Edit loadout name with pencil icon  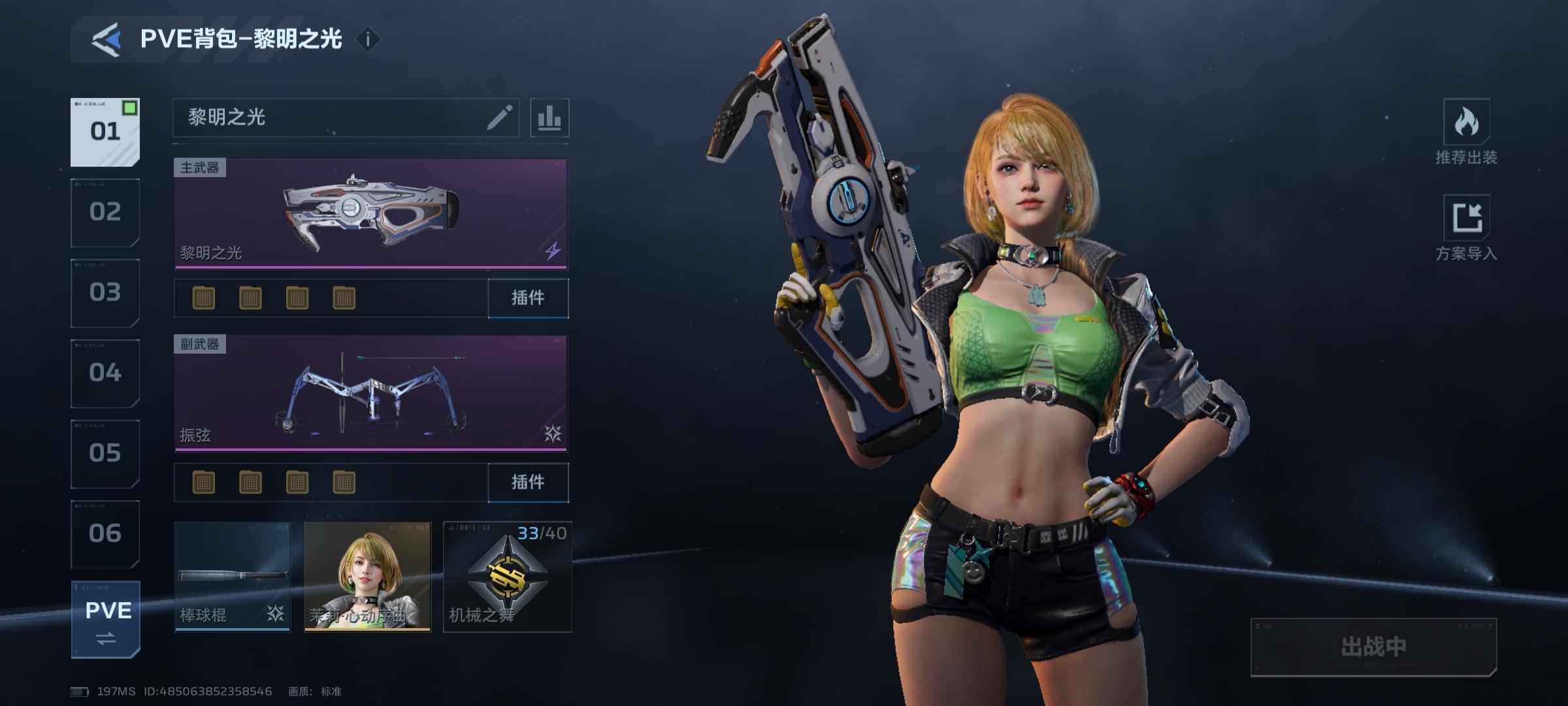pyautogui.click(x=499, y=118)
